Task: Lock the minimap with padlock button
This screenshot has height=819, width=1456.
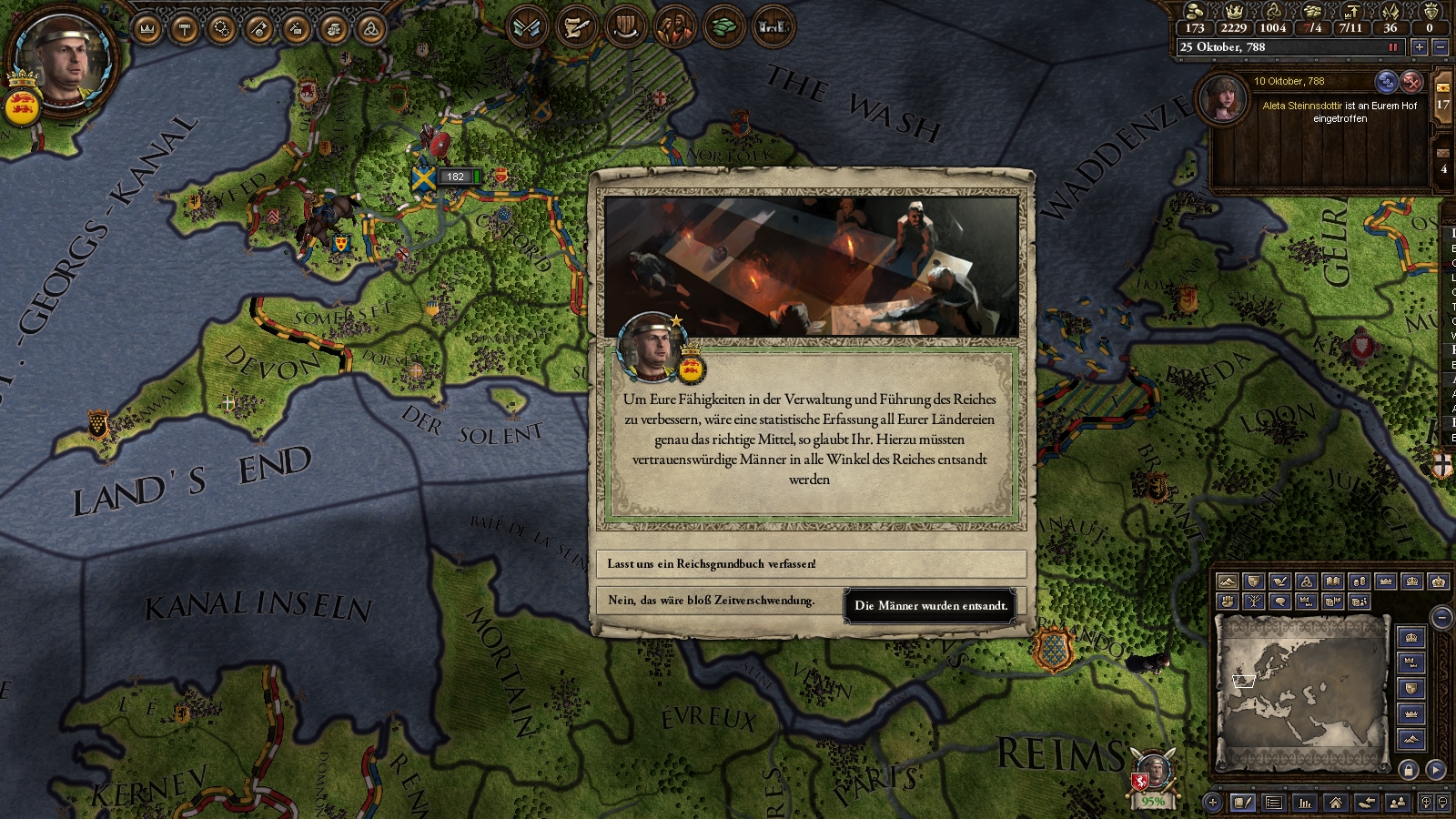Action: [x=1409, y=770]
